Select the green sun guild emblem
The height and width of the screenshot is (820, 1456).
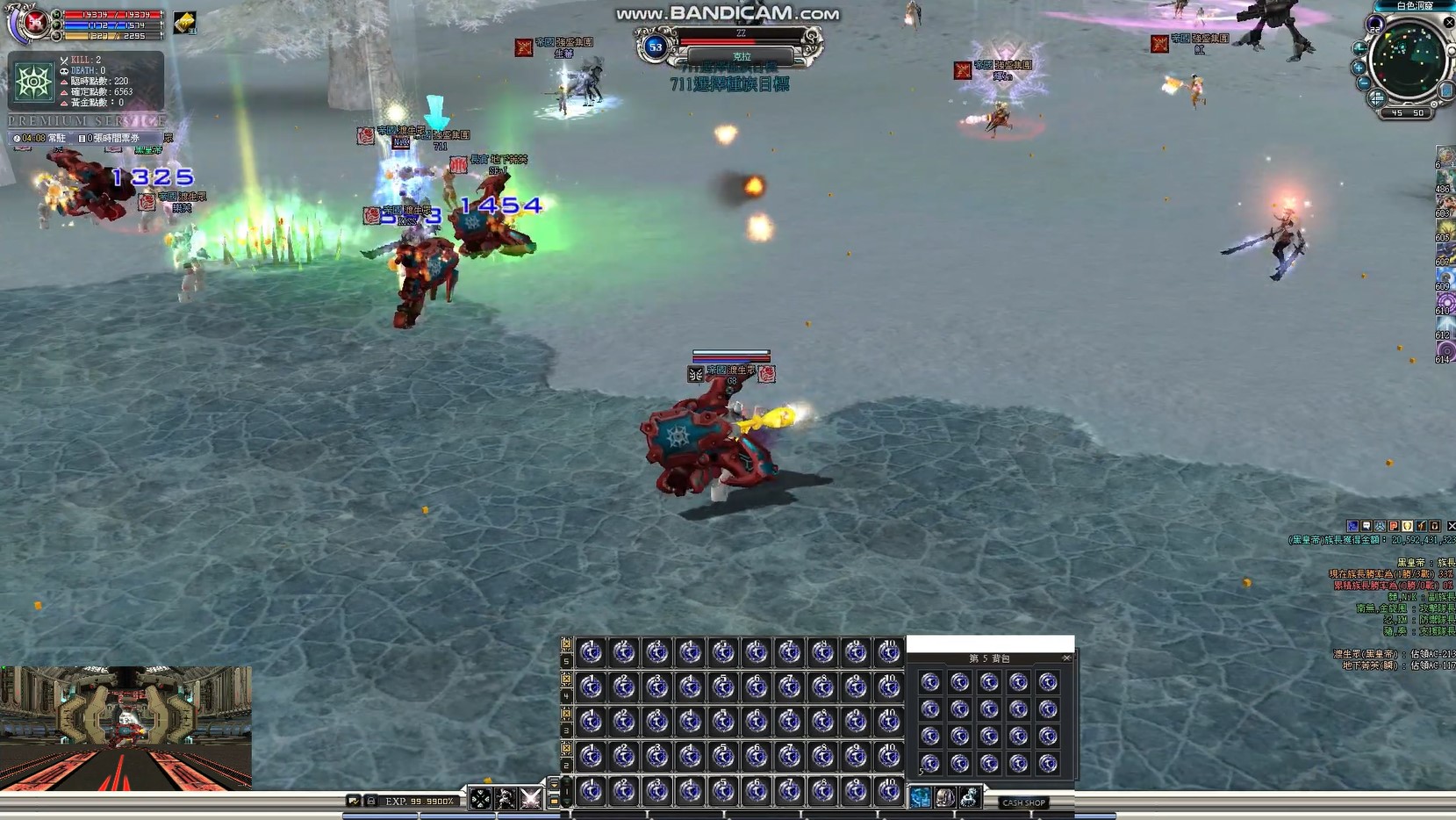click(33, 83)
